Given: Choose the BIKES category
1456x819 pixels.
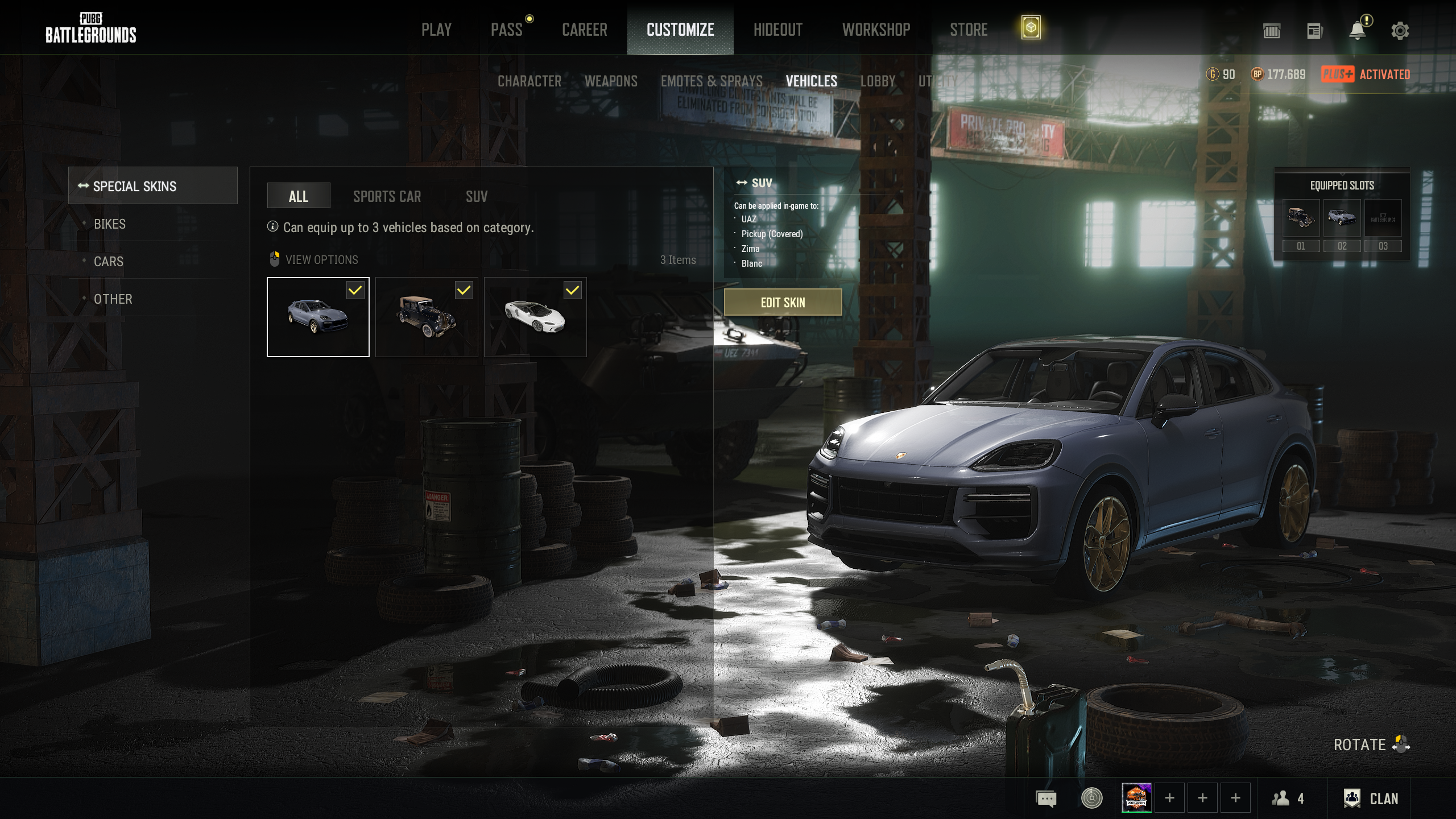Looking at the screenshot, I should coord(110,224).
